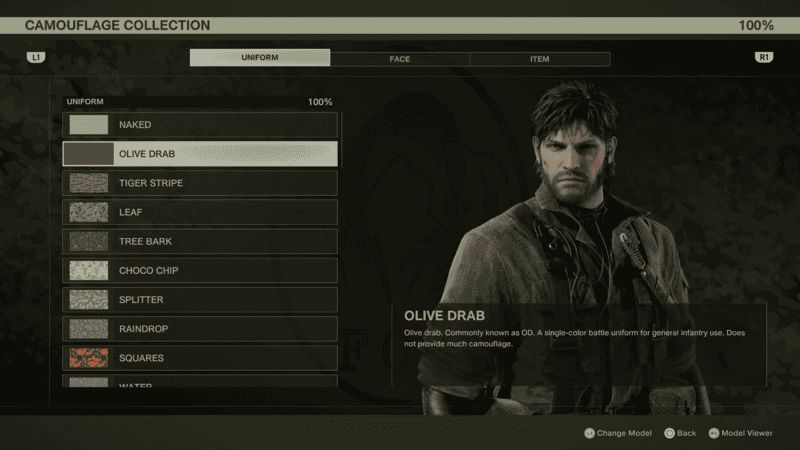Select Tiger Stripe camouflage
This screenshot has width=800, height=450.
200,183
